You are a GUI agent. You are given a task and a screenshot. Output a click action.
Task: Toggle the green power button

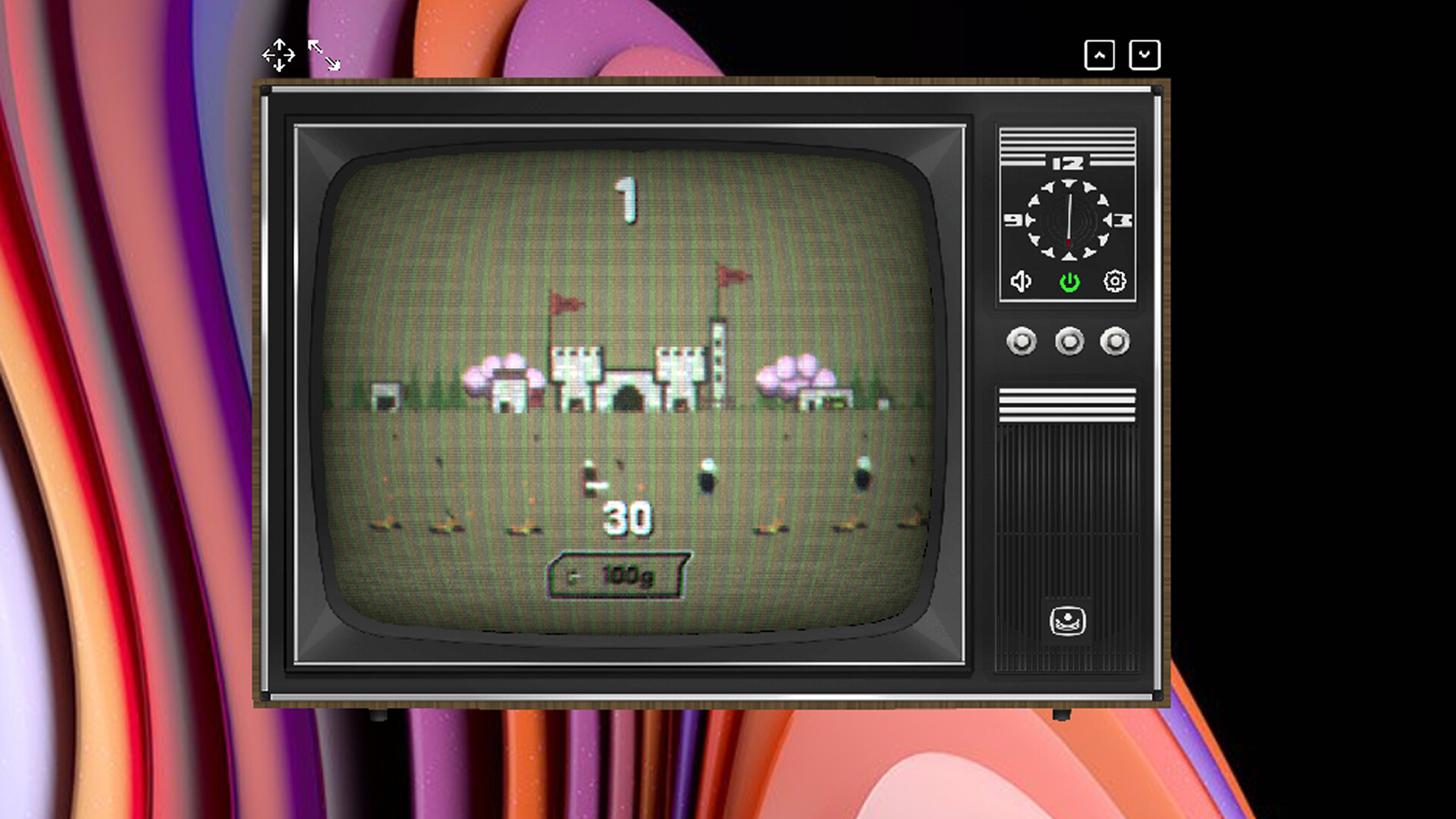coord(1069,282)
